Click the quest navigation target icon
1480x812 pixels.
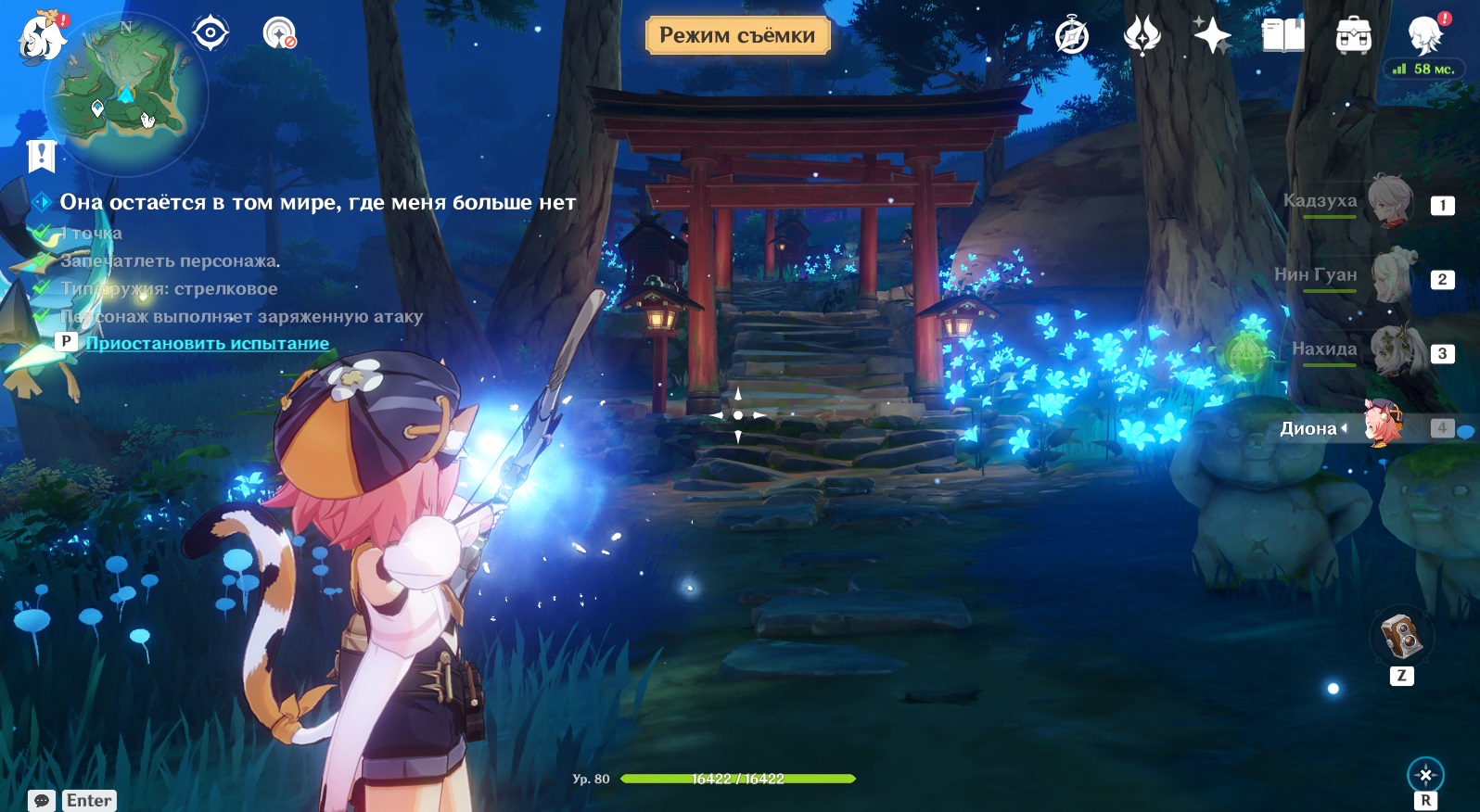[x=211, y=33]
